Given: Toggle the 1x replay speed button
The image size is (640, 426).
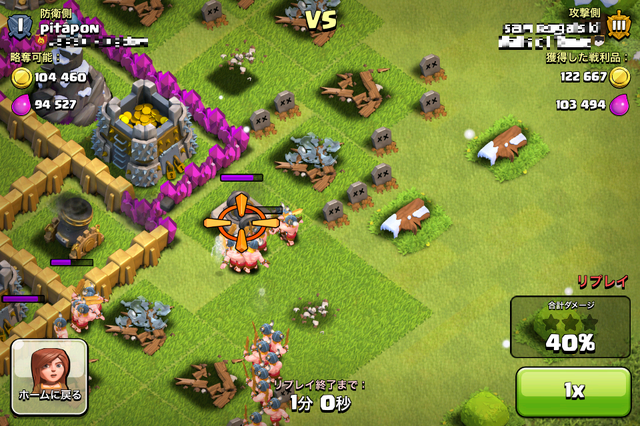Looking at the screenshot, I should coord(573,391).
